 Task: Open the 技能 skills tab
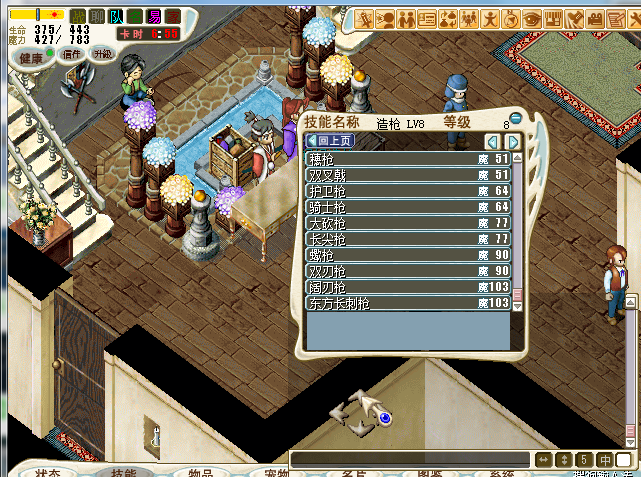123,472
